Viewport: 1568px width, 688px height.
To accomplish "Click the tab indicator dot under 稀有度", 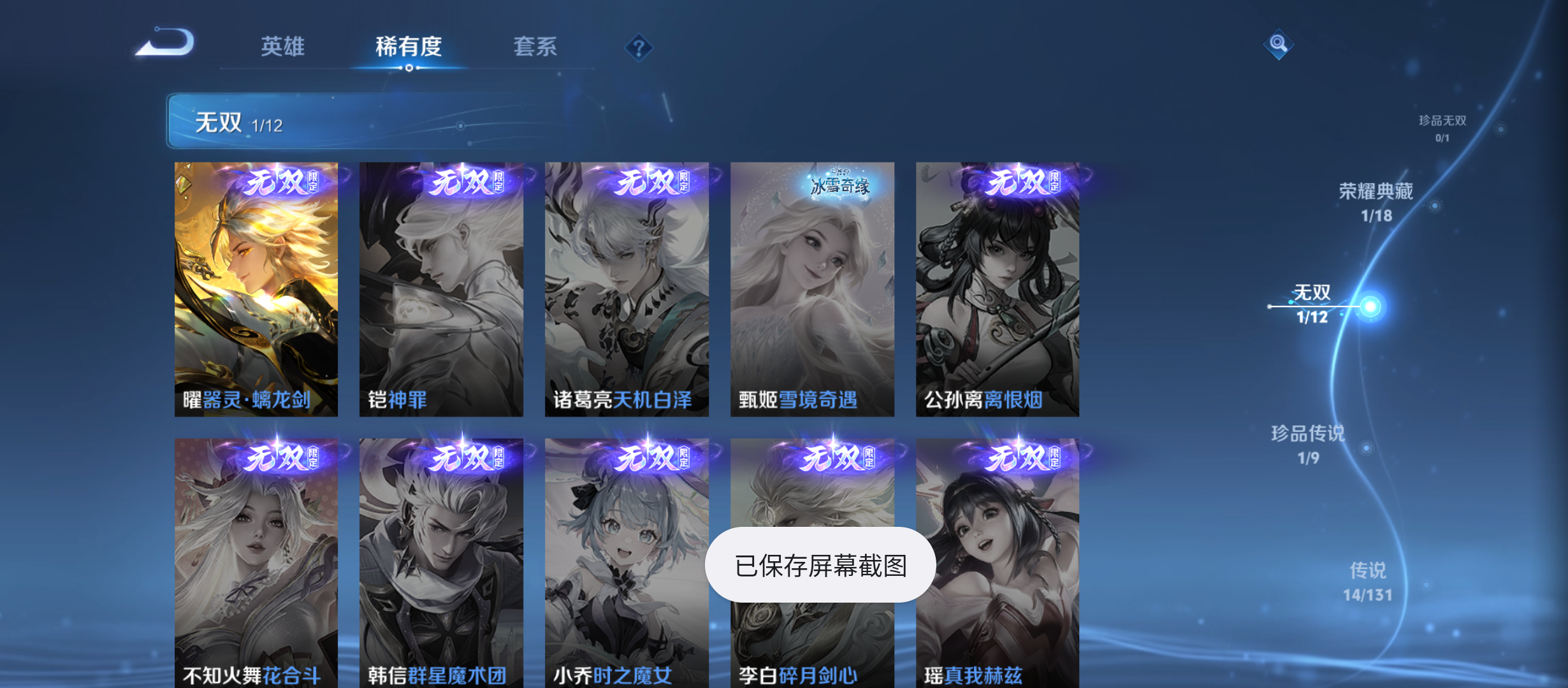I will tap(410, 67).
